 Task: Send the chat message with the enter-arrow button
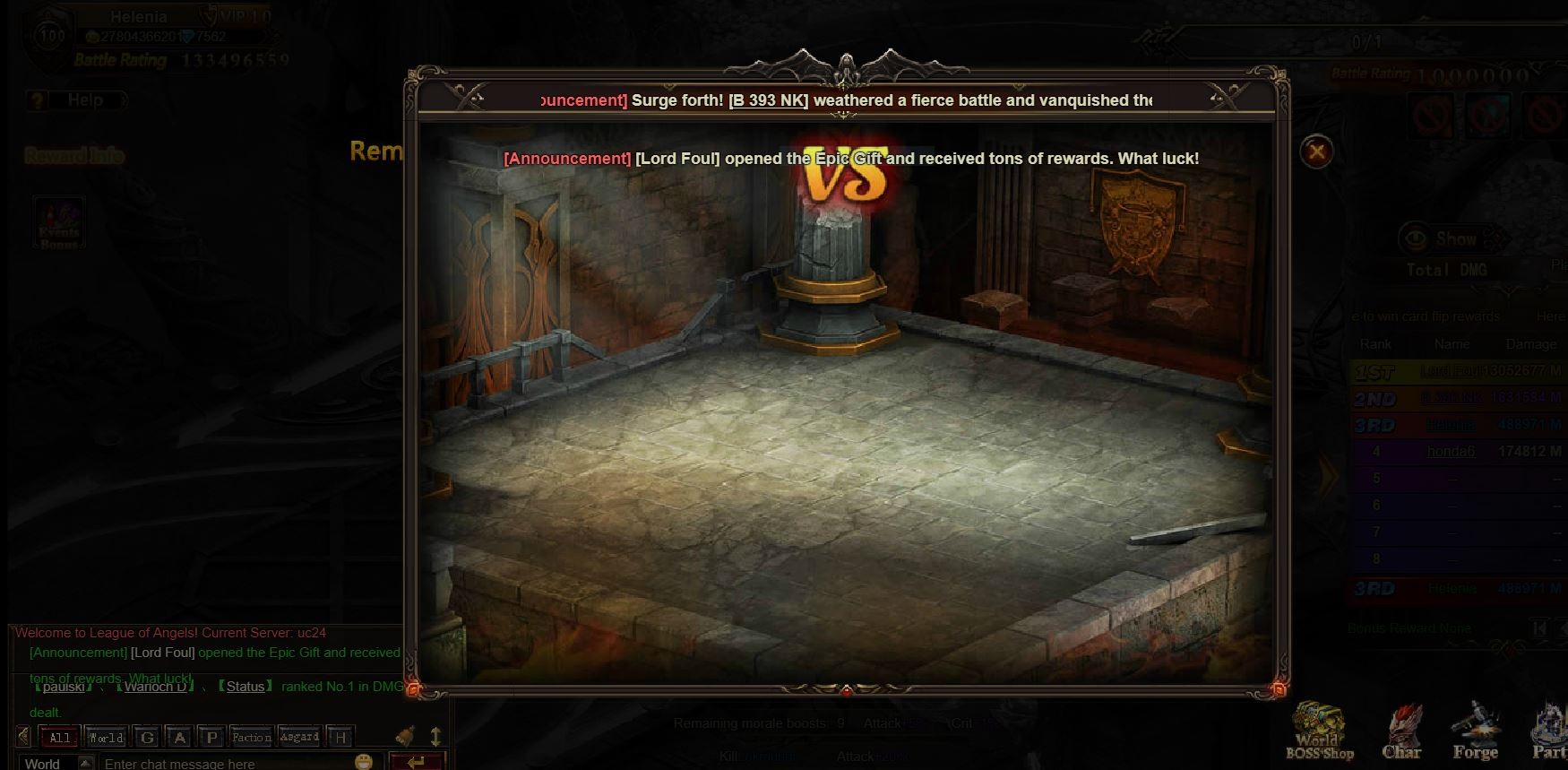point(415,762)
